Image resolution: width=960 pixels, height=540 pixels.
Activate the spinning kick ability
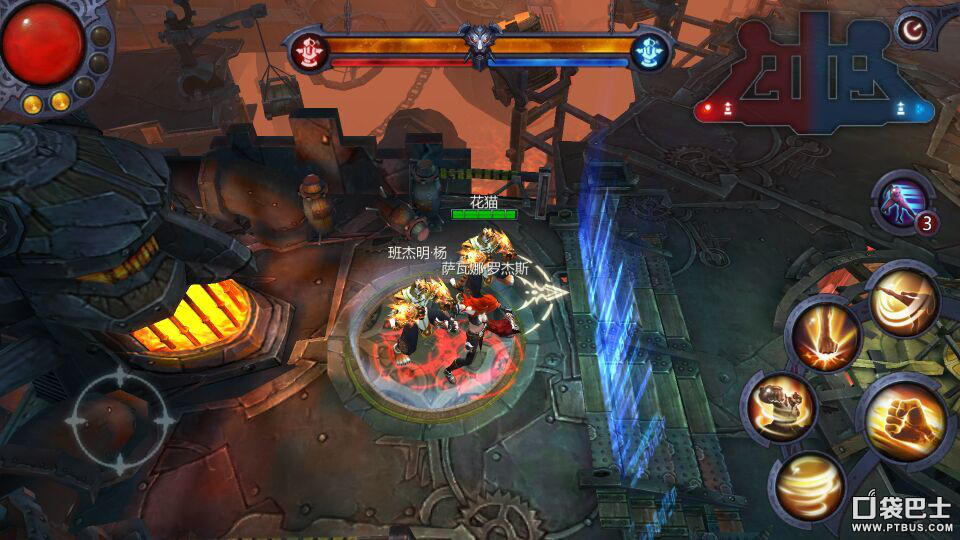pyautogui.click(x=903, y=300)
